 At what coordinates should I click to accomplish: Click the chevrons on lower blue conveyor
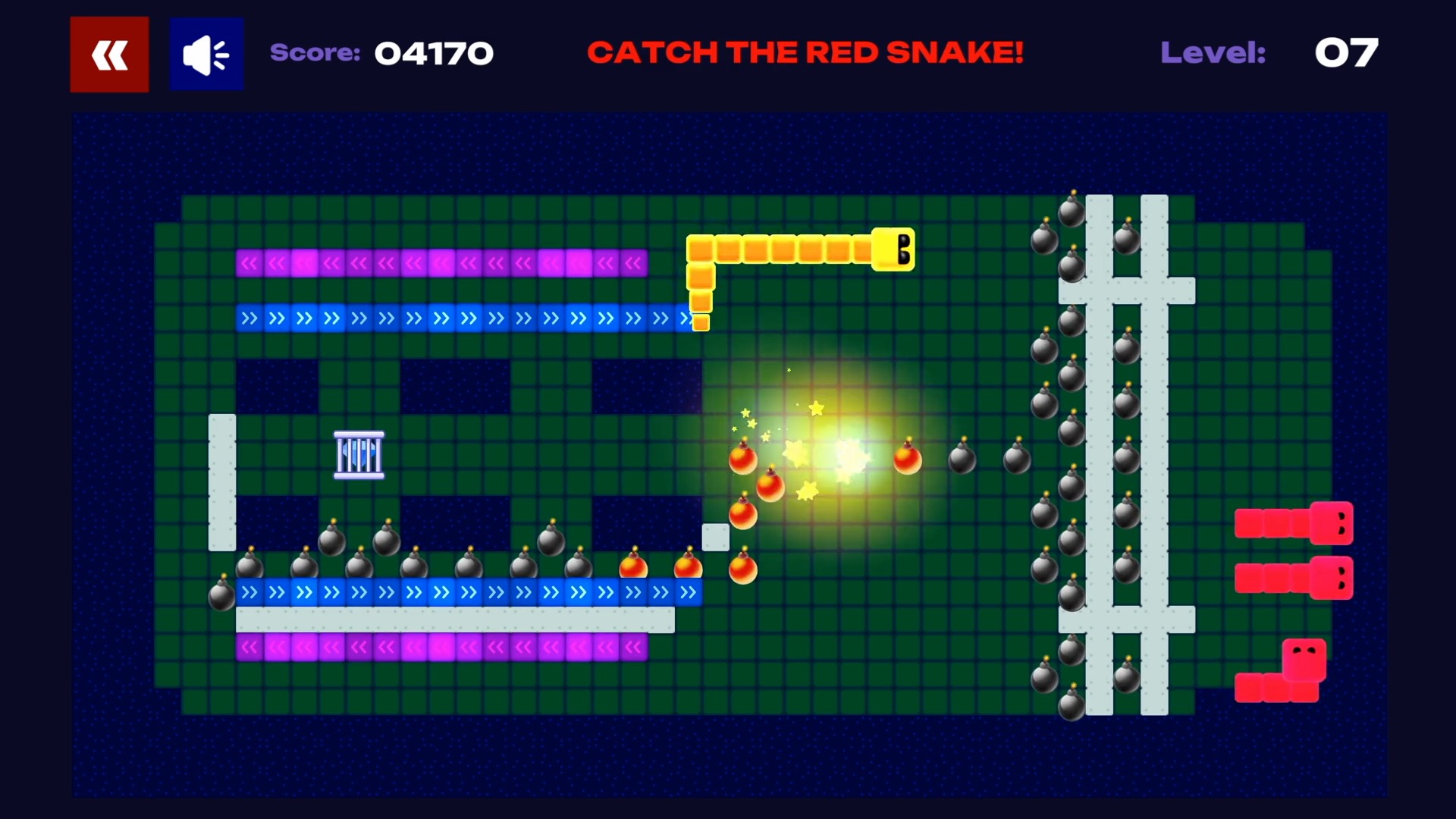[x=455, y=593]
